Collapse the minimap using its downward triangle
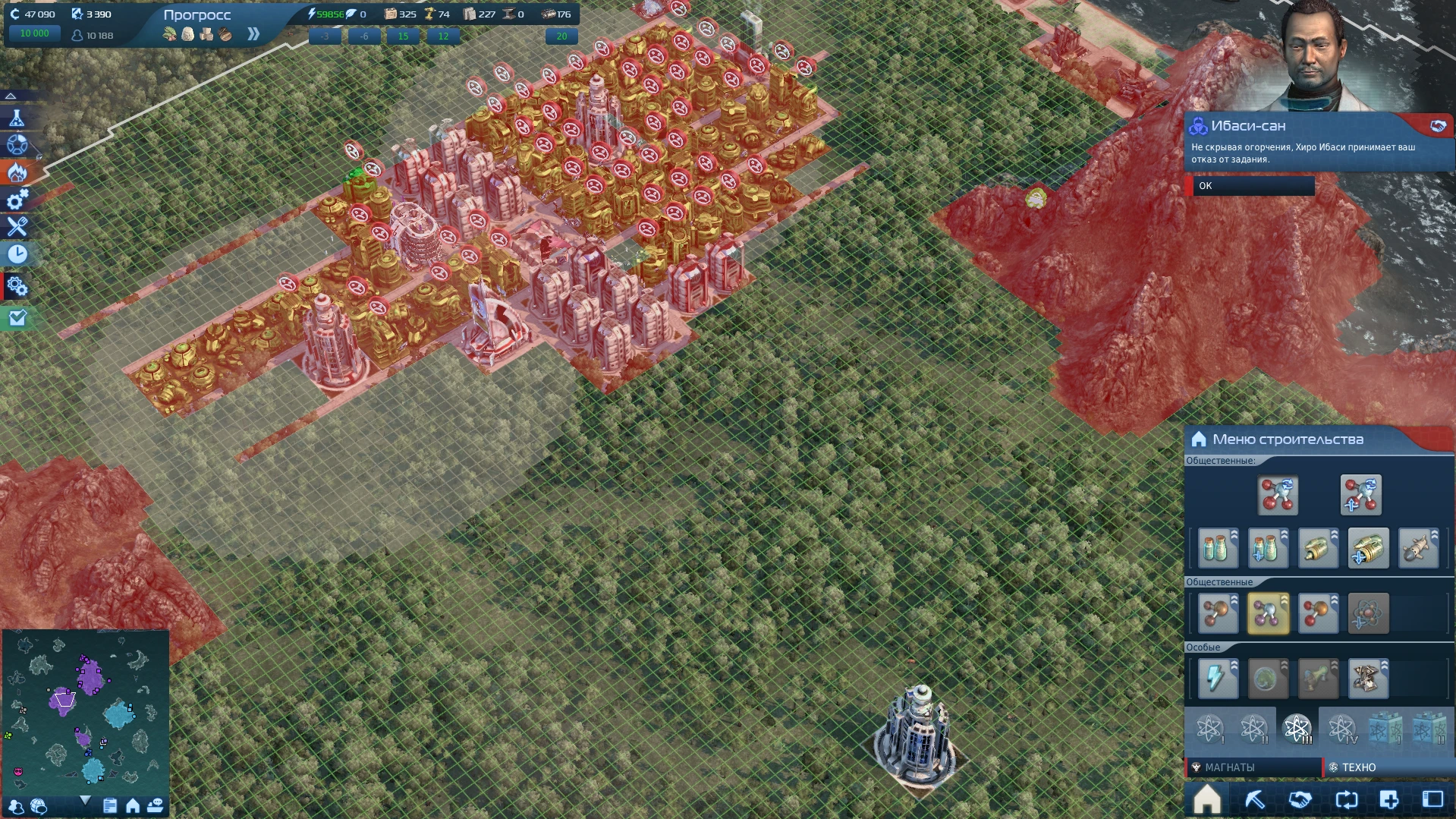 point(86,801)
